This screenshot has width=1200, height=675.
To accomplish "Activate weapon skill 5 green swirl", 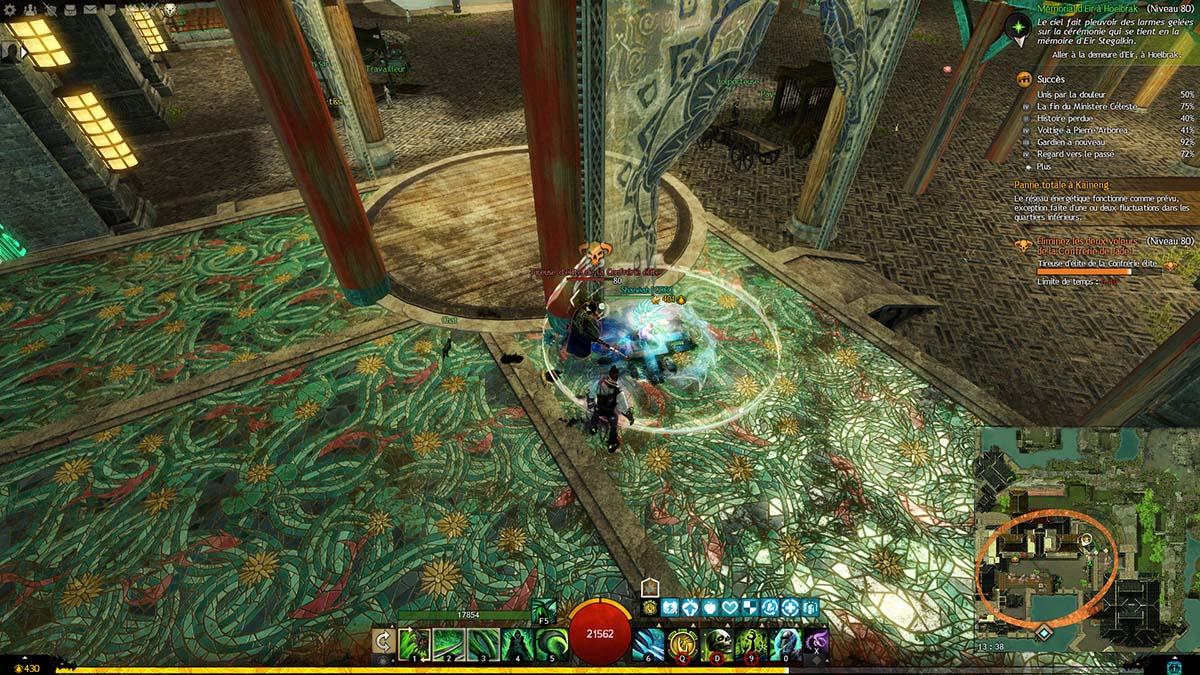I will pos(551,642).
